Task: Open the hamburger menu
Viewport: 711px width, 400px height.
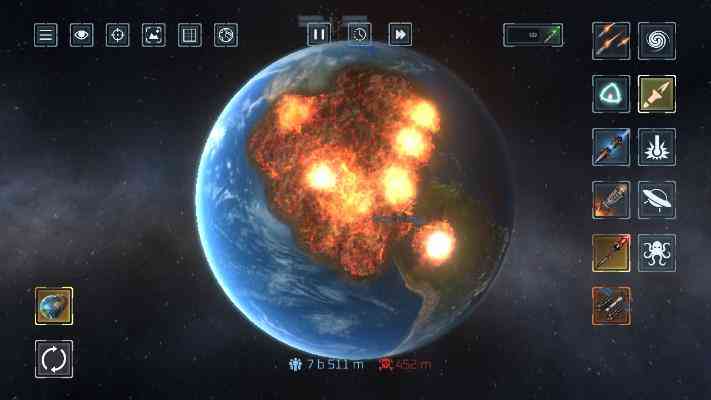Action: [x=45, y=35]
